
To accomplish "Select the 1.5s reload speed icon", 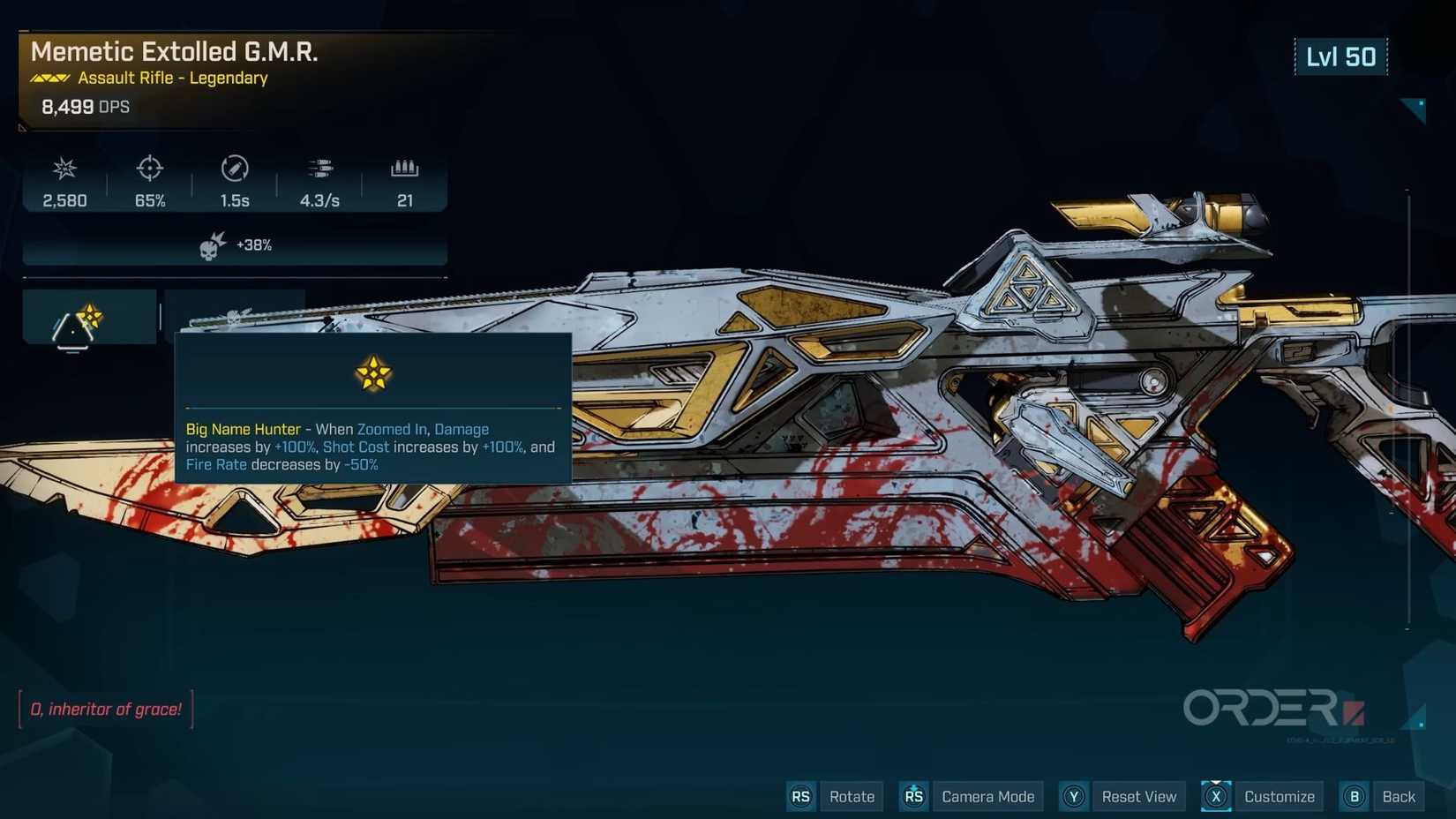I will [233, 169].
